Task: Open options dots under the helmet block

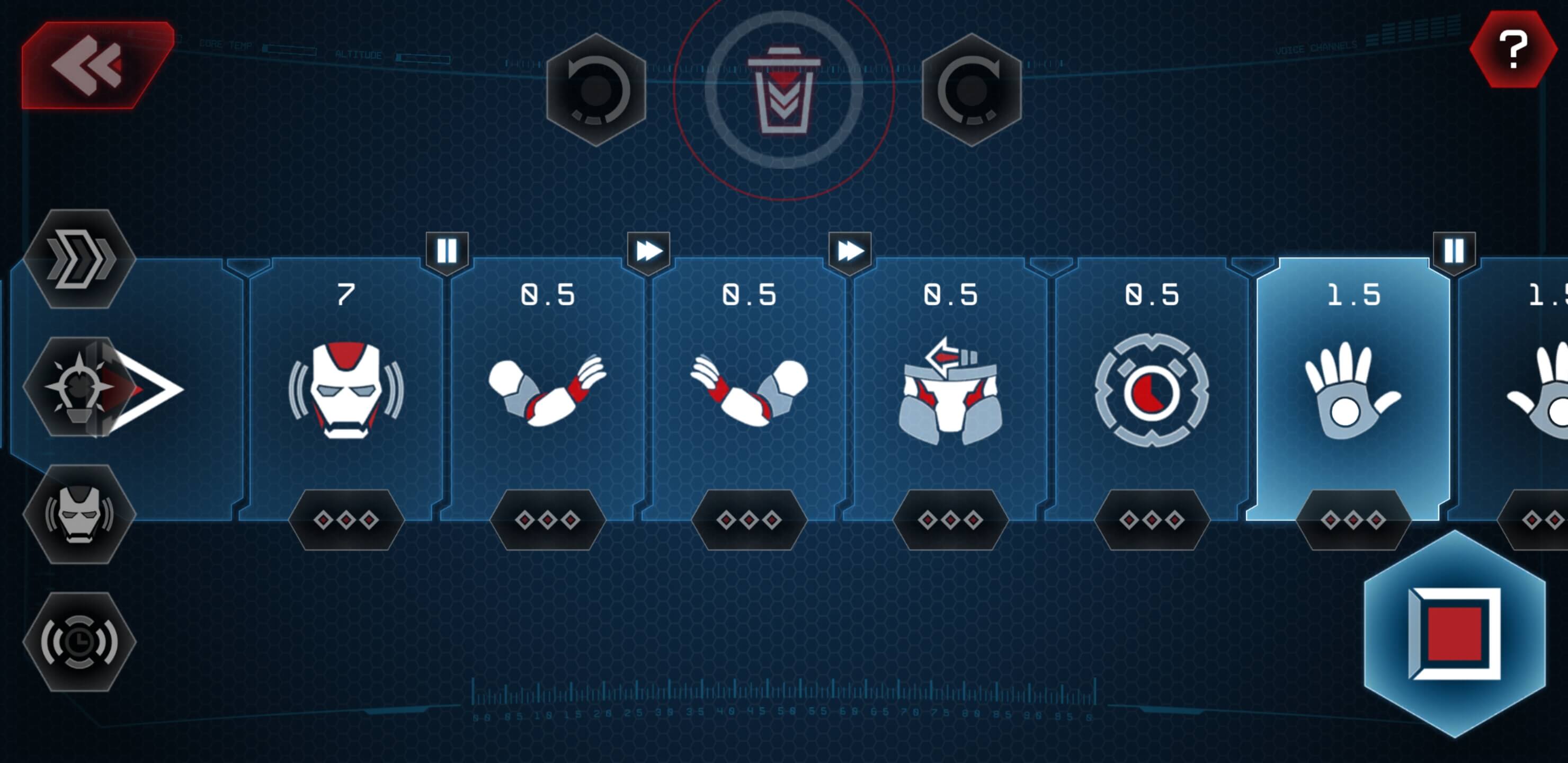Action: 346,520
